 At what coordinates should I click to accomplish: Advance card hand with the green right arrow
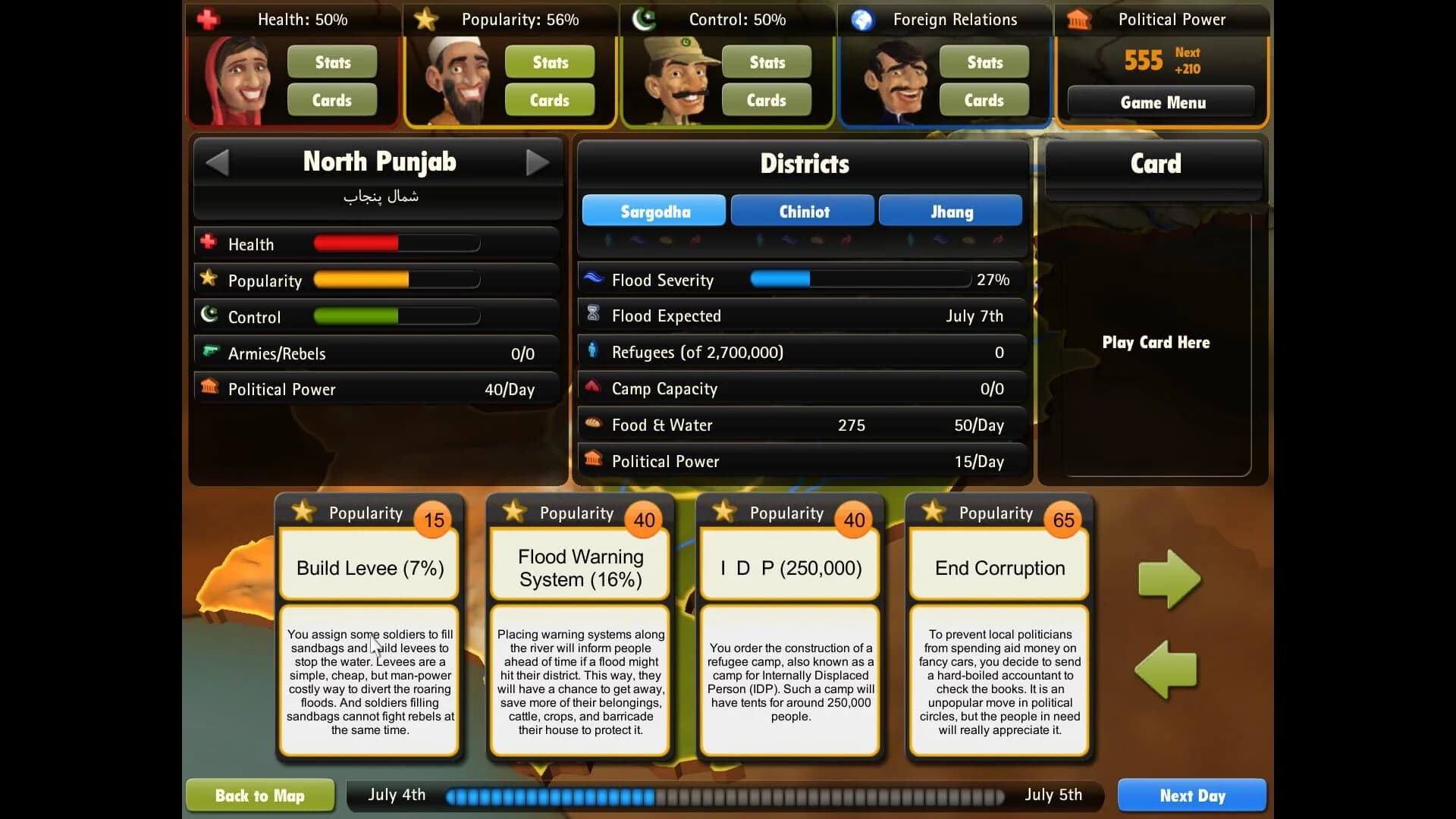(1168, 578)
